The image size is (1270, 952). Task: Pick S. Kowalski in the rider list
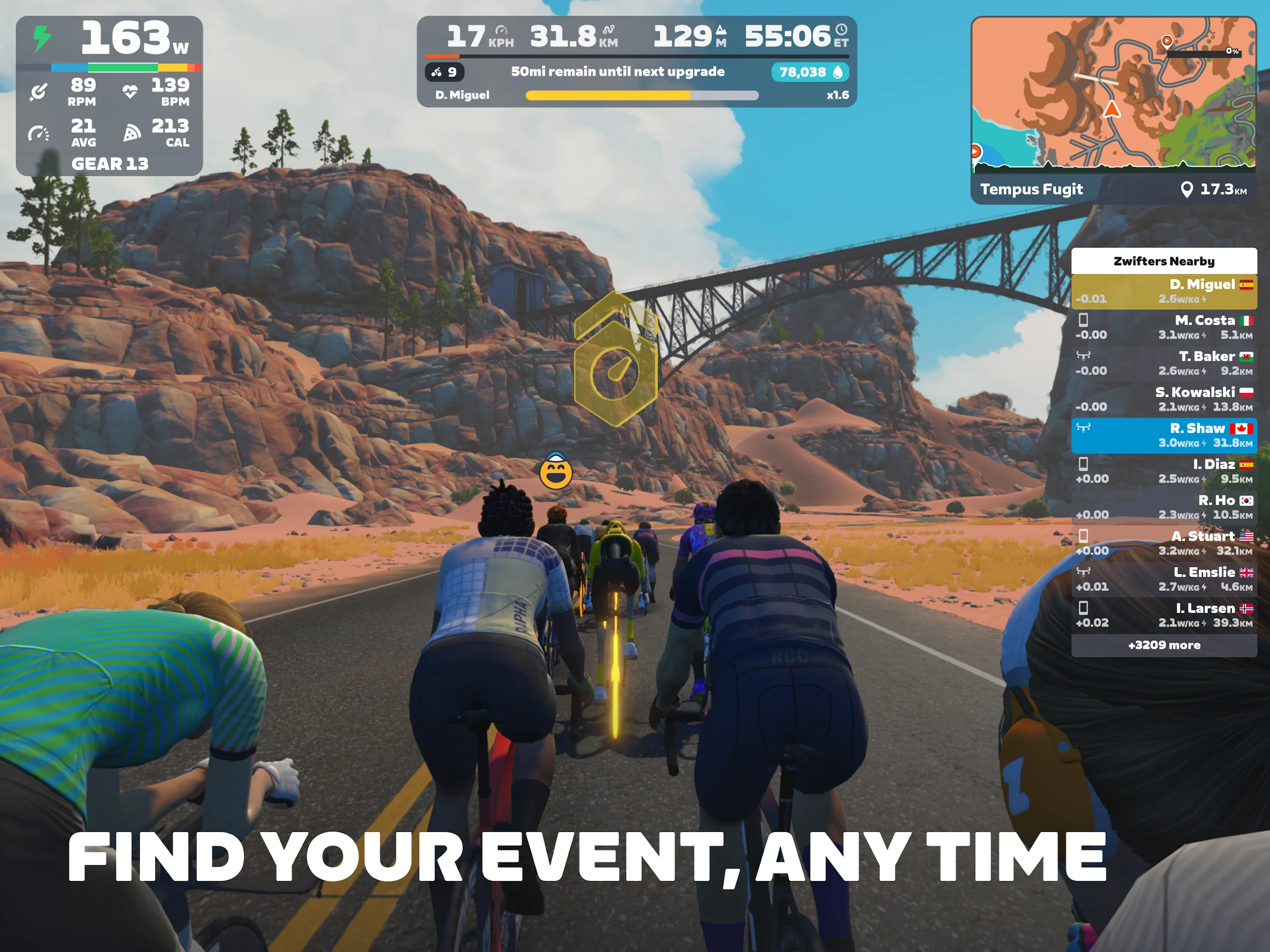(1163, 399)
